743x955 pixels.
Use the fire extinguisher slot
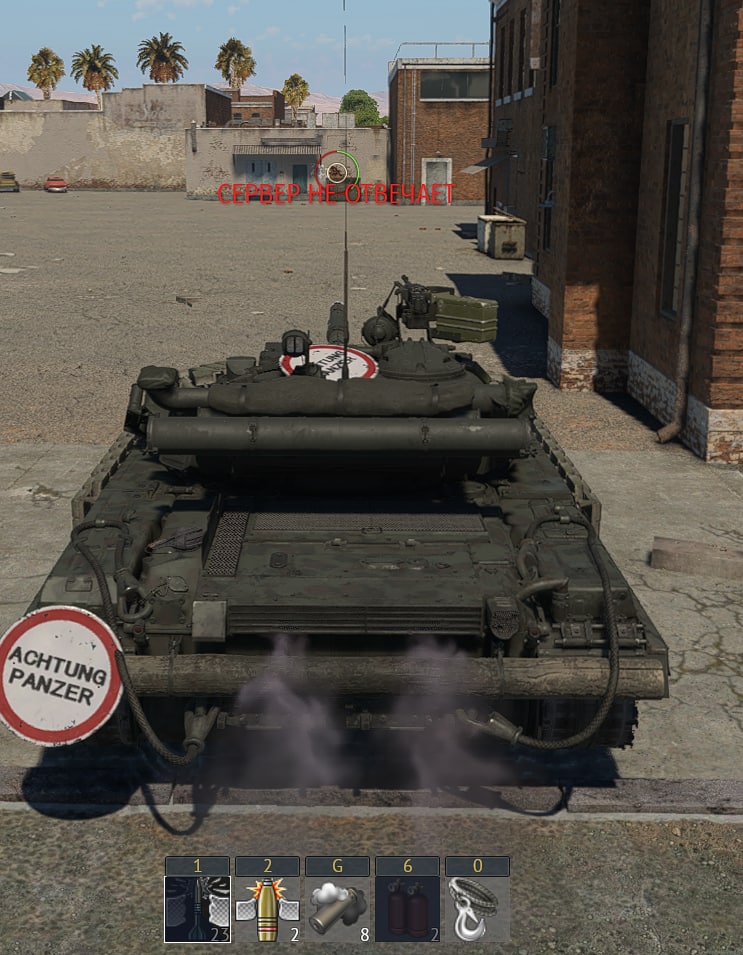tap(407, 909)
